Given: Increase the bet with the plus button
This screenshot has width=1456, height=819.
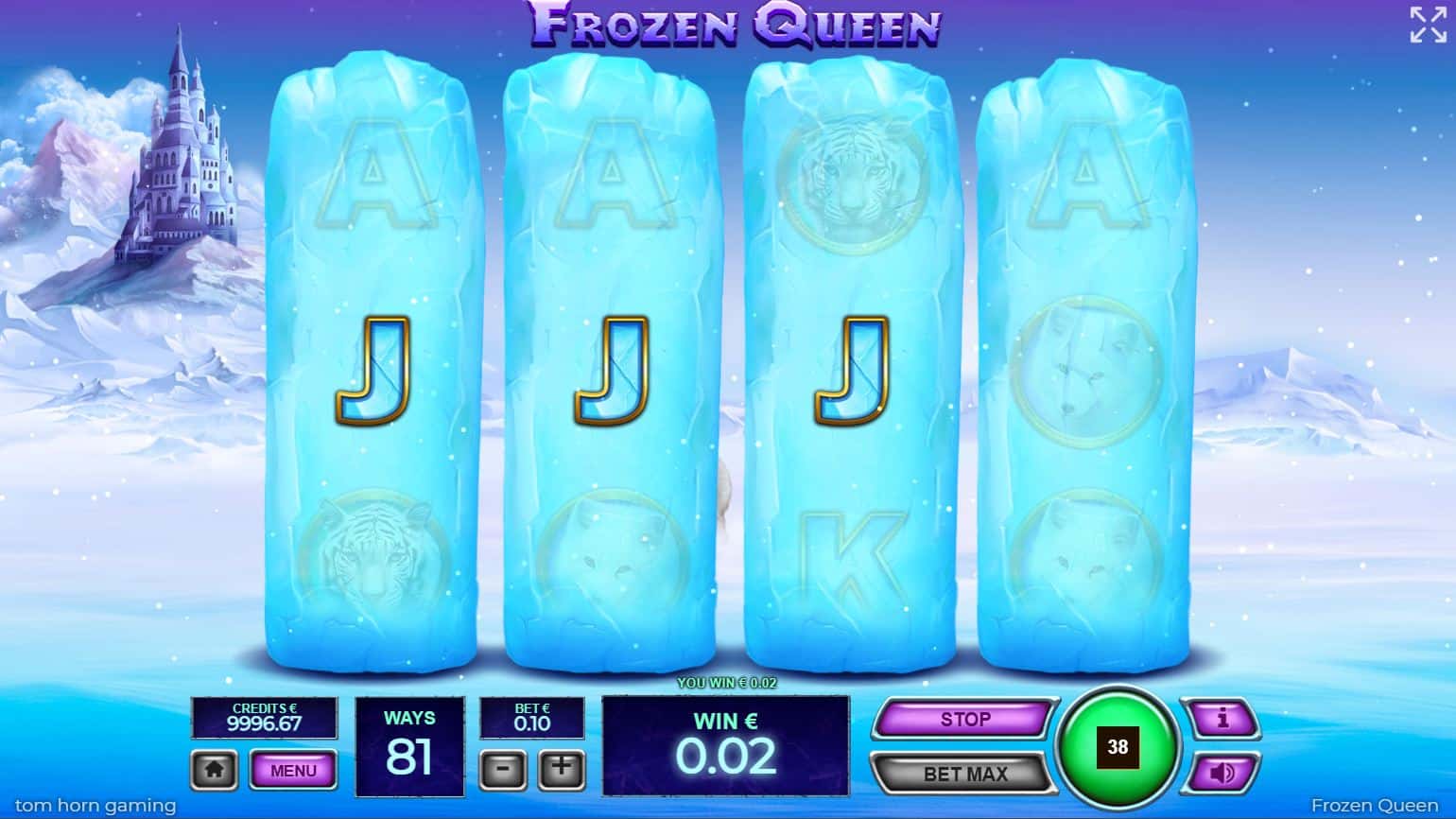Looking at the screenshot, I should [562, 769].
